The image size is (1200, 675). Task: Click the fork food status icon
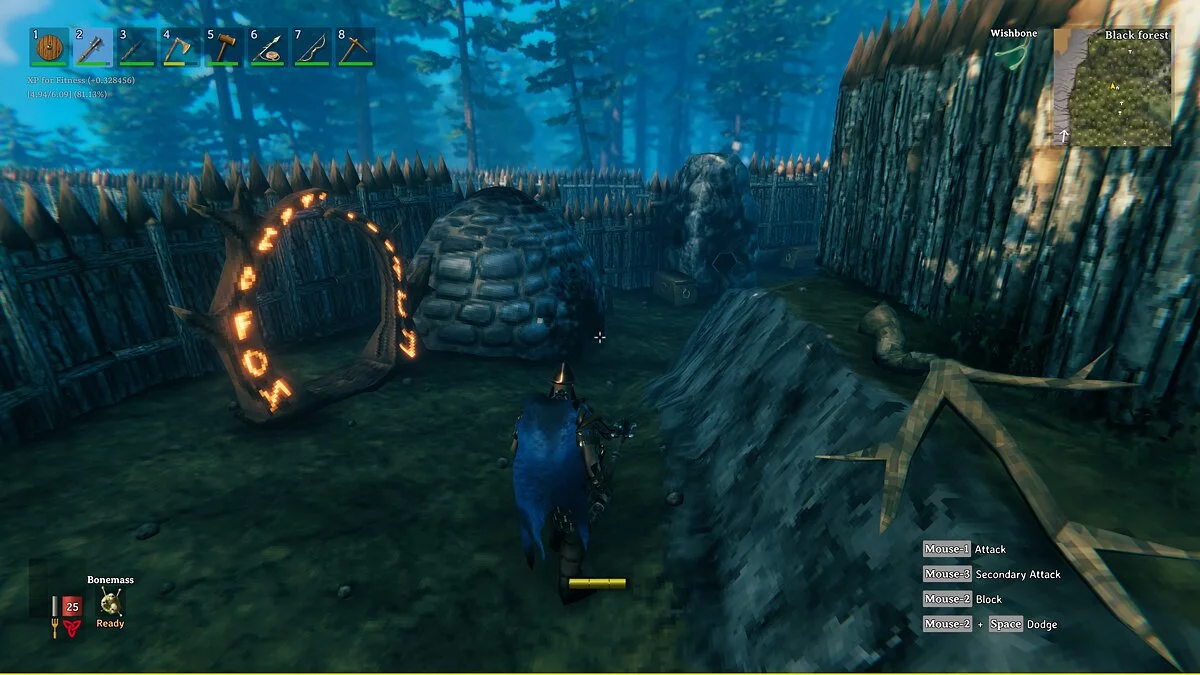click(54, 629)
